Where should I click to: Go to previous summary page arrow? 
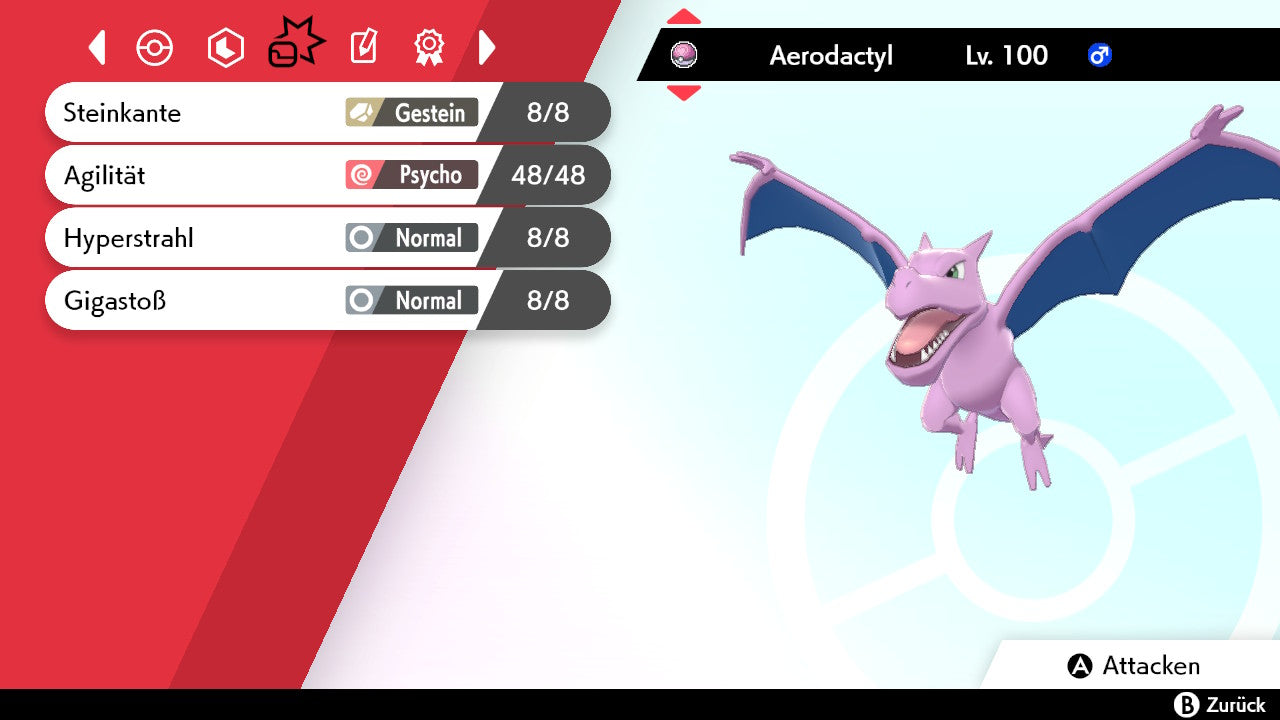click(97, 47)
